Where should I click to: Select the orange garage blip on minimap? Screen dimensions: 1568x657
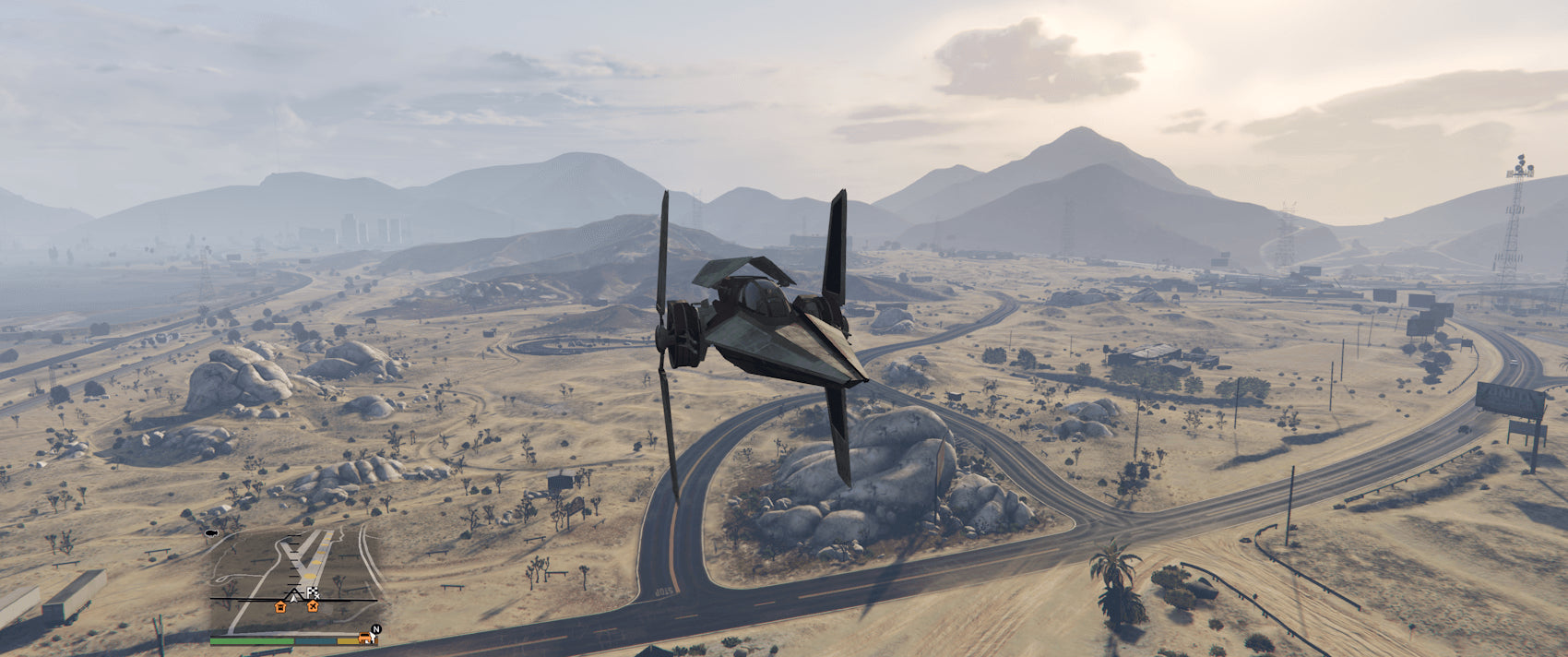(280, 606)
